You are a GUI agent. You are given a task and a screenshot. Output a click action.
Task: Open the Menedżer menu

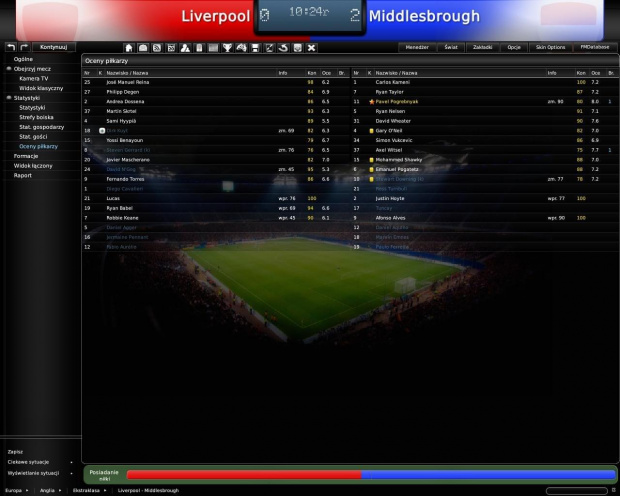coord(417,47)
